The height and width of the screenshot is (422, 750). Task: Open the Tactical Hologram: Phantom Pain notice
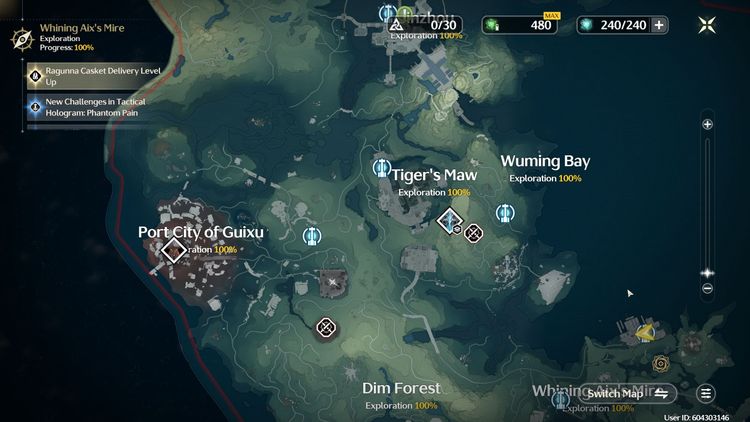point(80,106)
